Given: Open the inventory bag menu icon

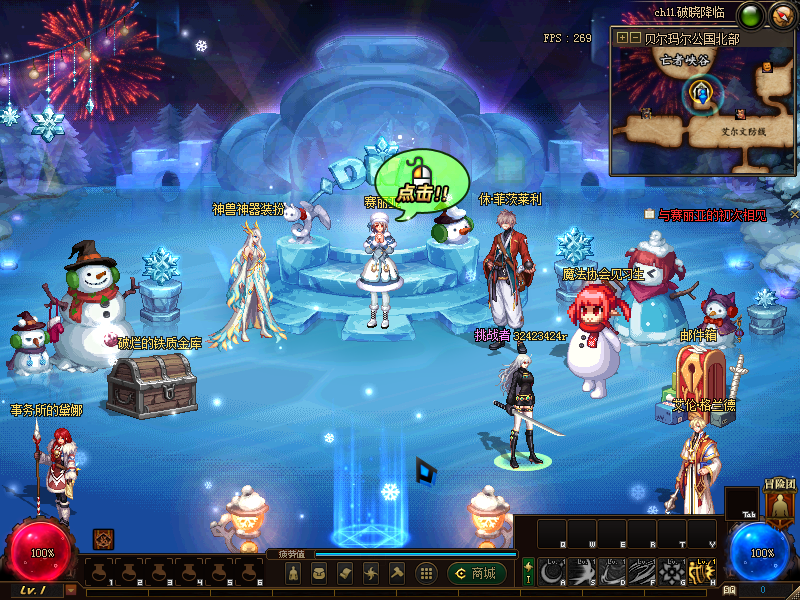Looking at the screenshot, I should coord(319,573).
